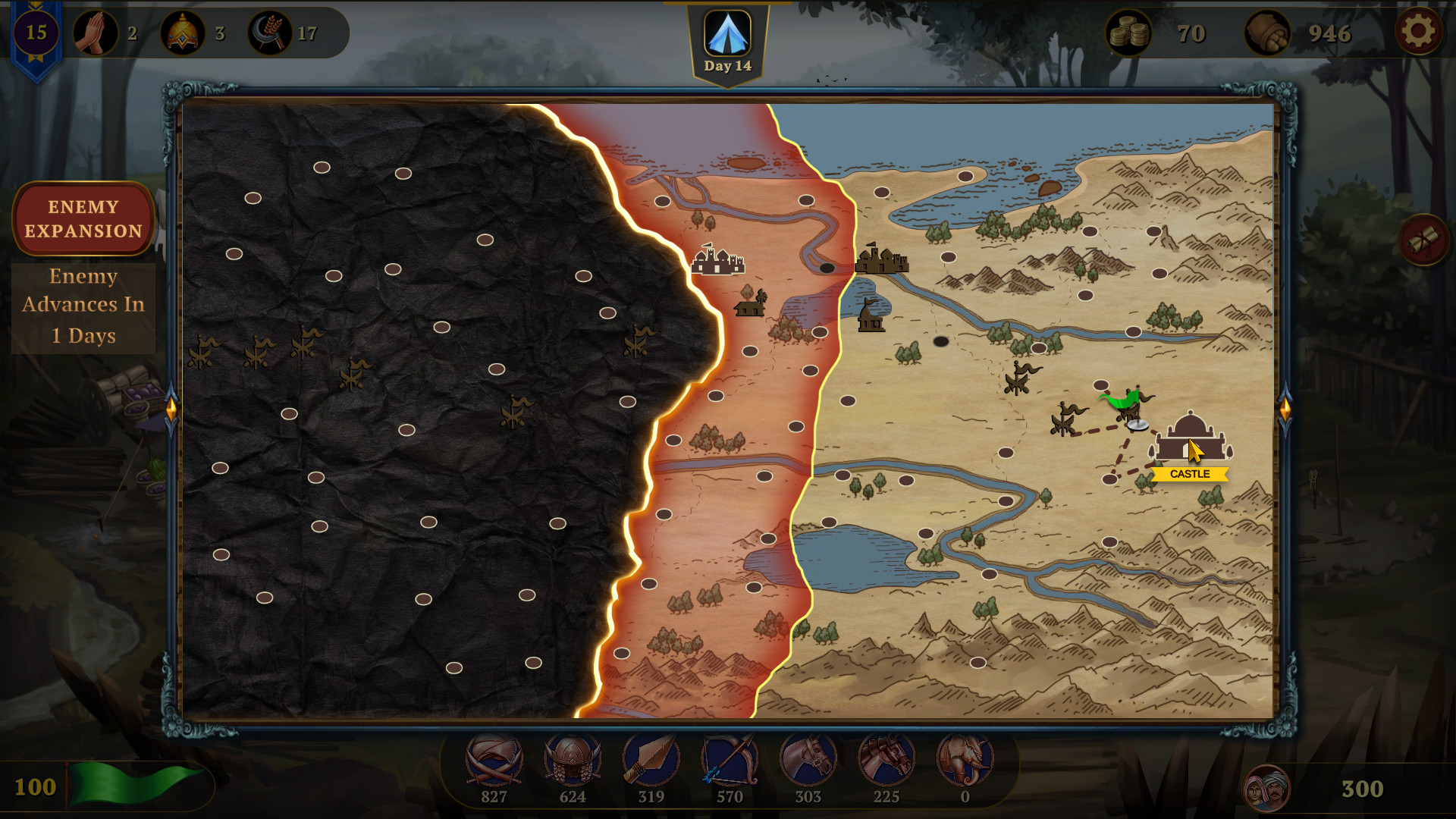The width and height of the screenshot is (1456, 819).
Task: Select the Castle on the map
Action: (1190, 440)
